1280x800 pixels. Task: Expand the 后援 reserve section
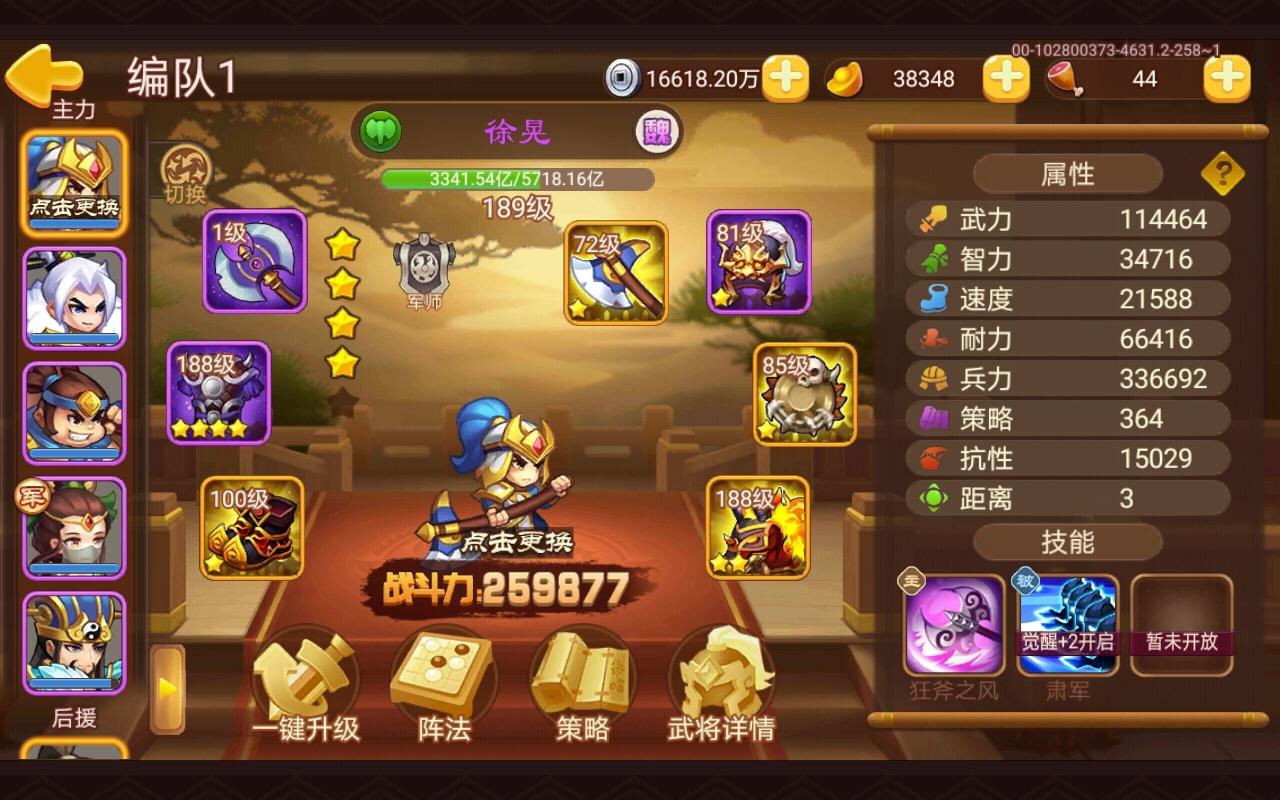(74, 719)
